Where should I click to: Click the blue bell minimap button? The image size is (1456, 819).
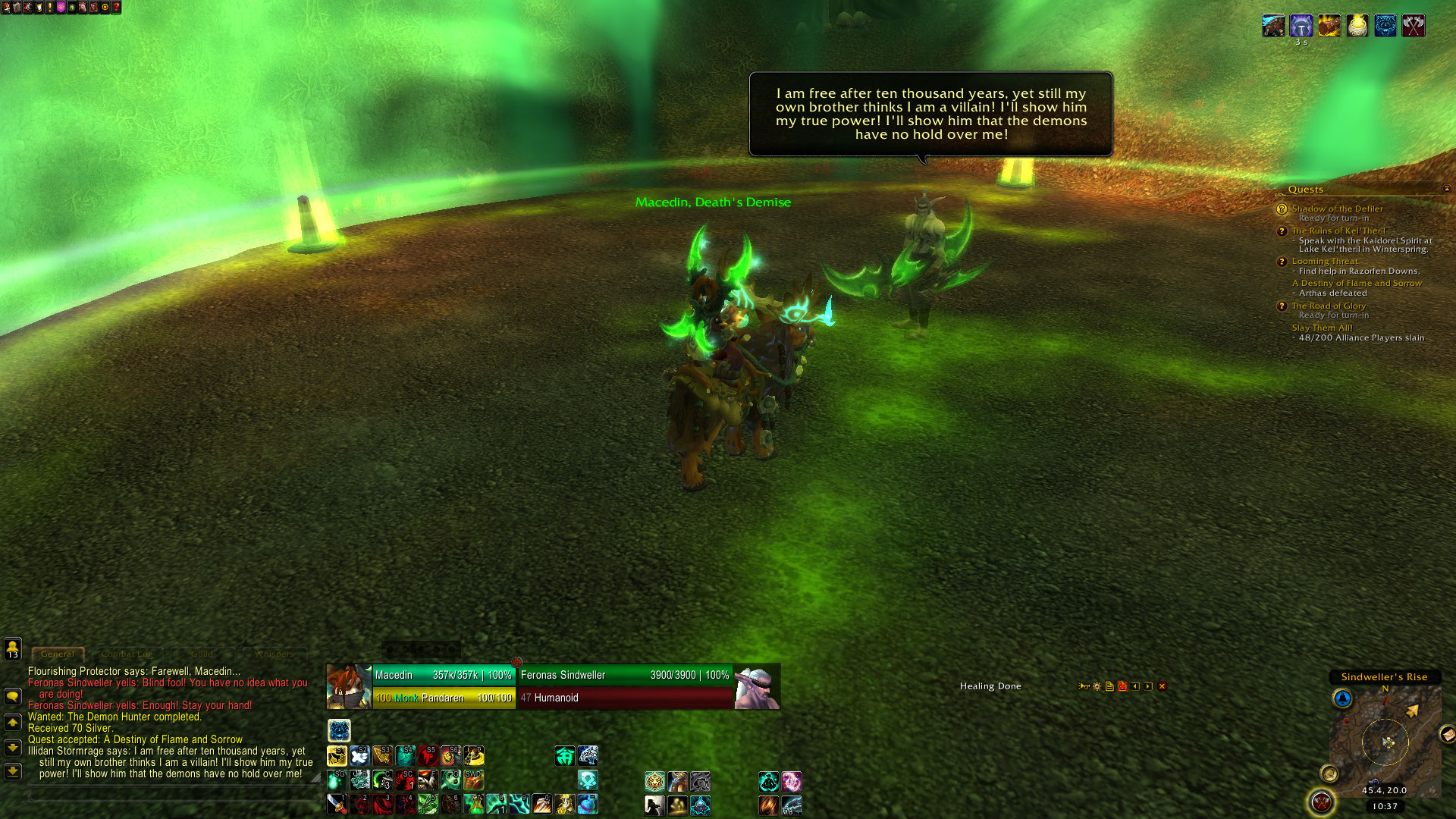pos(1342,698)
